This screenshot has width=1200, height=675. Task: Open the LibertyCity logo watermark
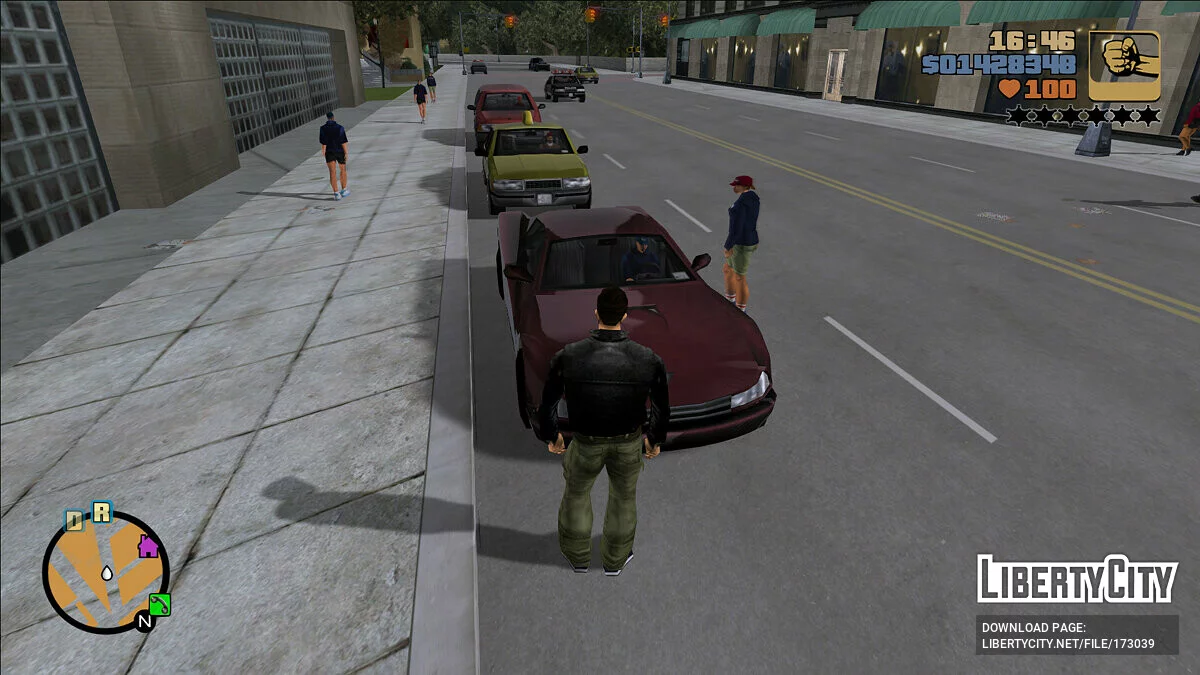(x=1076, y=579)
